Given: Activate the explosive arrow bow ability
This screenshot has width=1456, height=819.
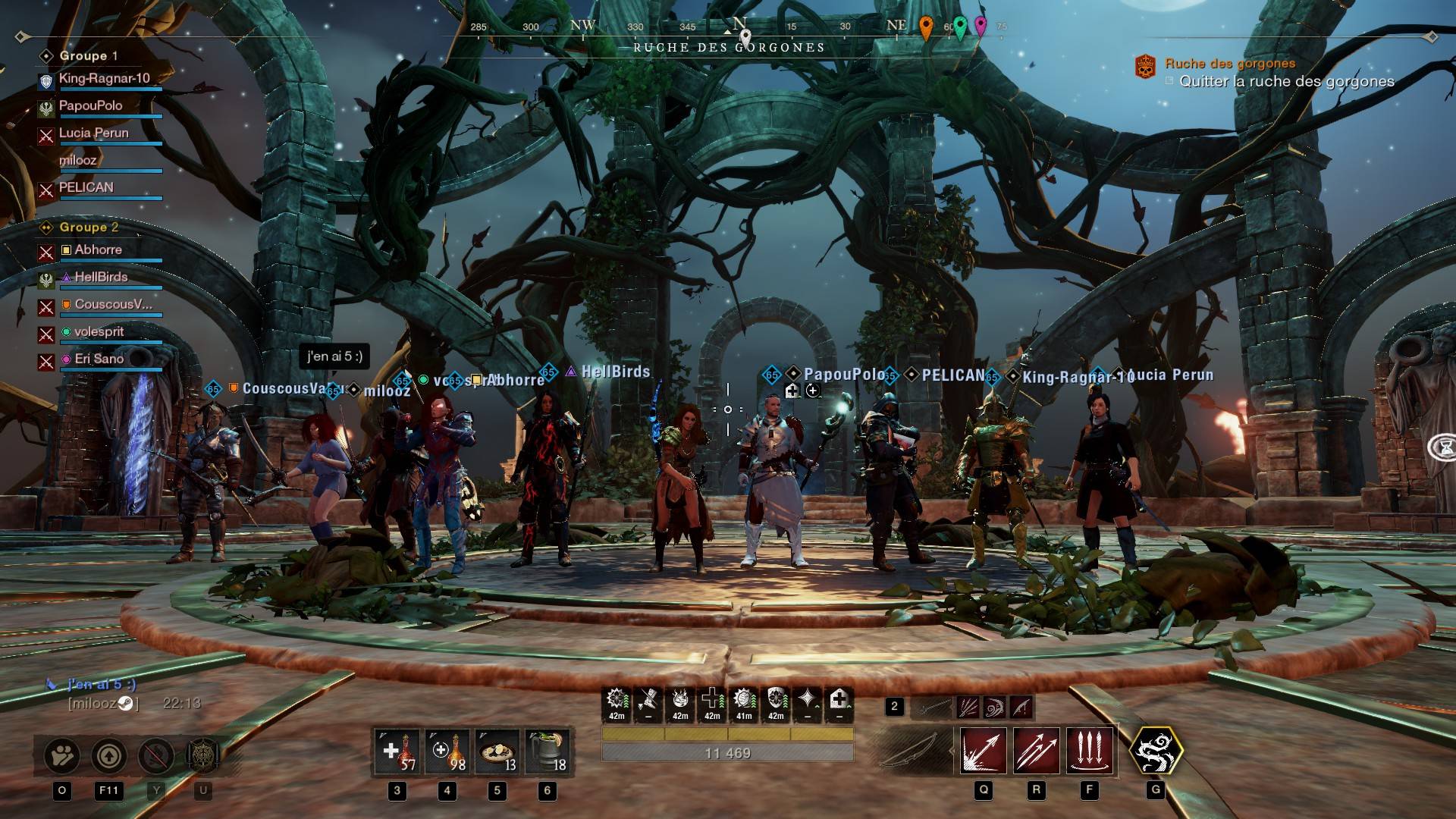Looking at the screenshot, I should [984, 751].
